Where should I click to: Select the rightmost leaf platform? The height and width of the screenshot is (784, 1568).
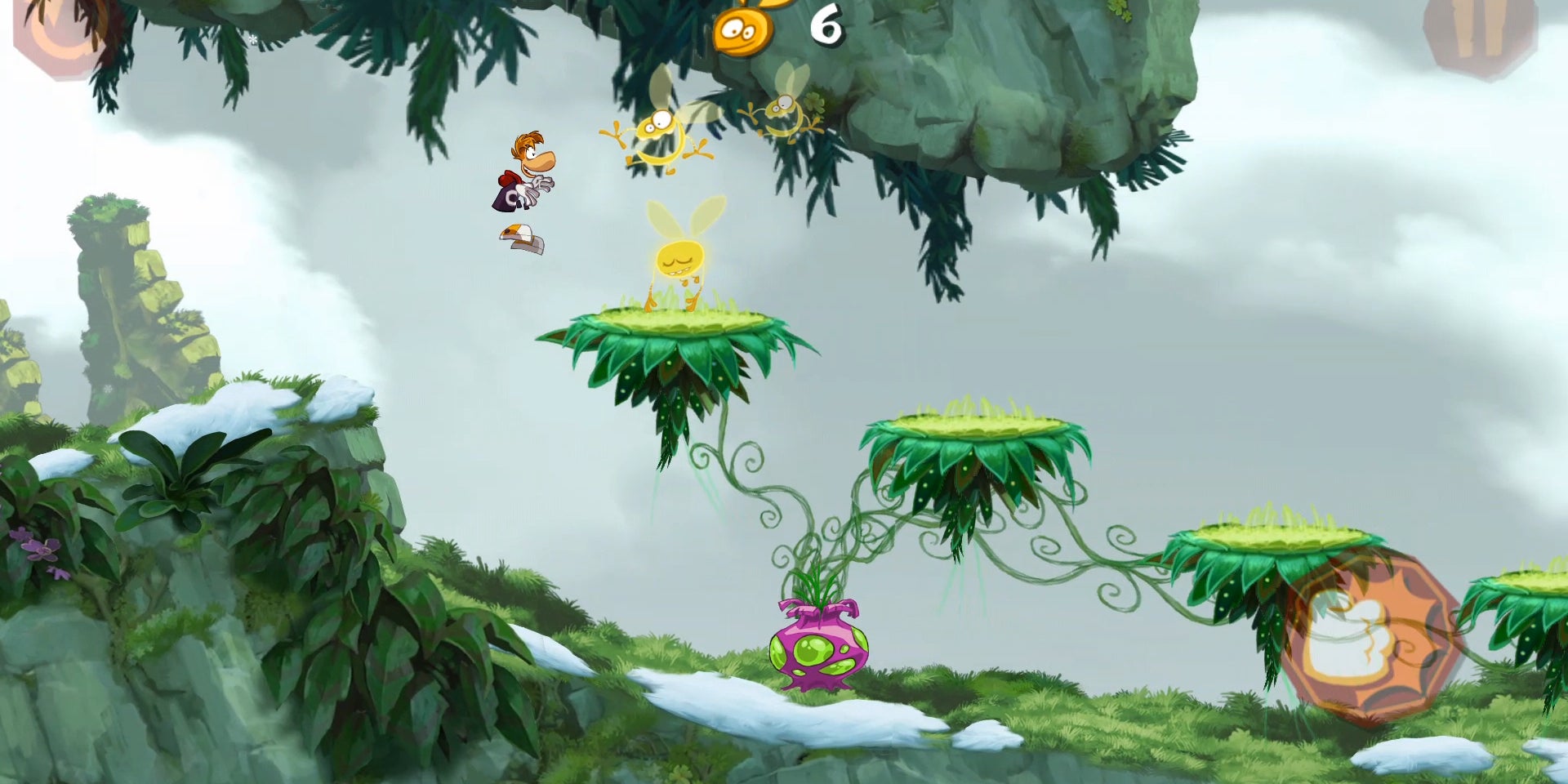point(1274,543)
